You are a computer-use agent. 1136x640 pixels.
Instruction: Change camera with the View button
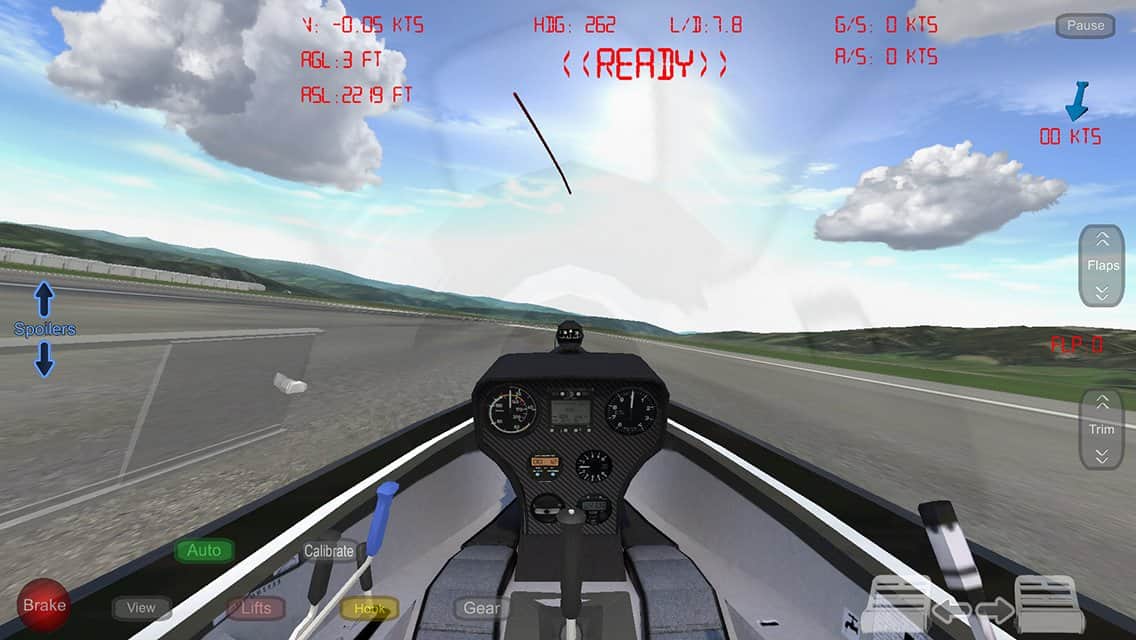coord(141,607)
